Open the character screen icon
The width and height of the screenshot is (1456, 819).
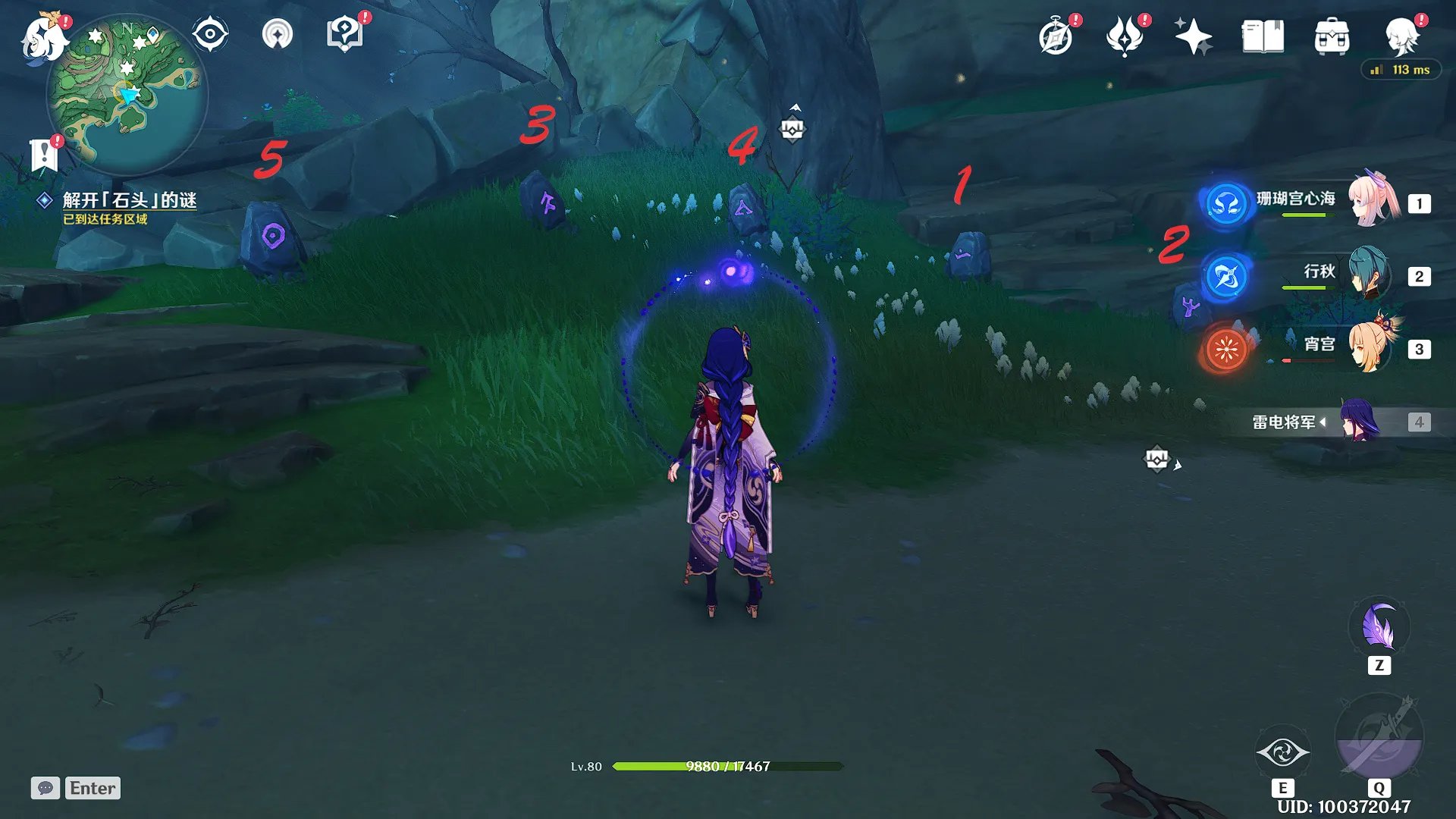(x=1401, y=36)
